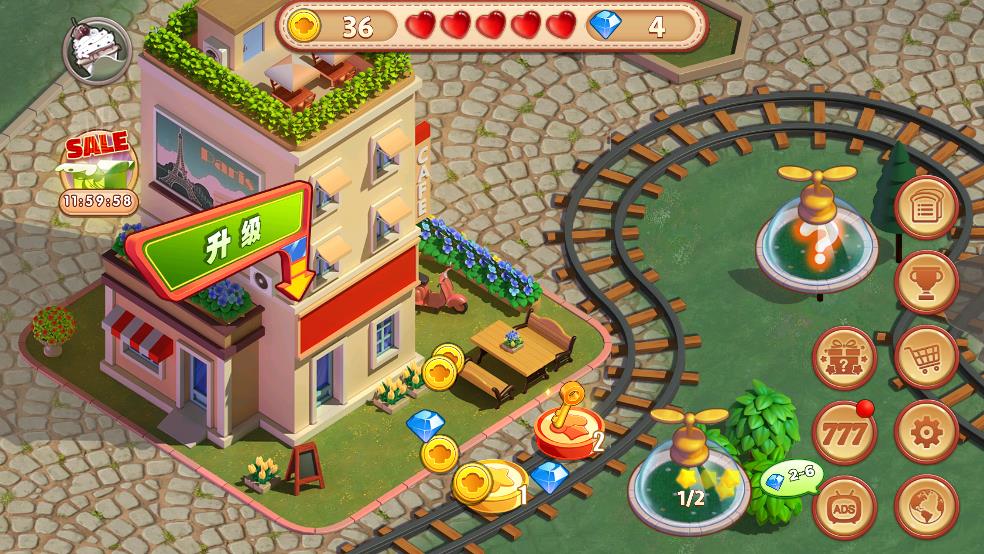Screen dimensions: 984x554
Task: Play the 777 slot machine
Action: coord(845,432)
